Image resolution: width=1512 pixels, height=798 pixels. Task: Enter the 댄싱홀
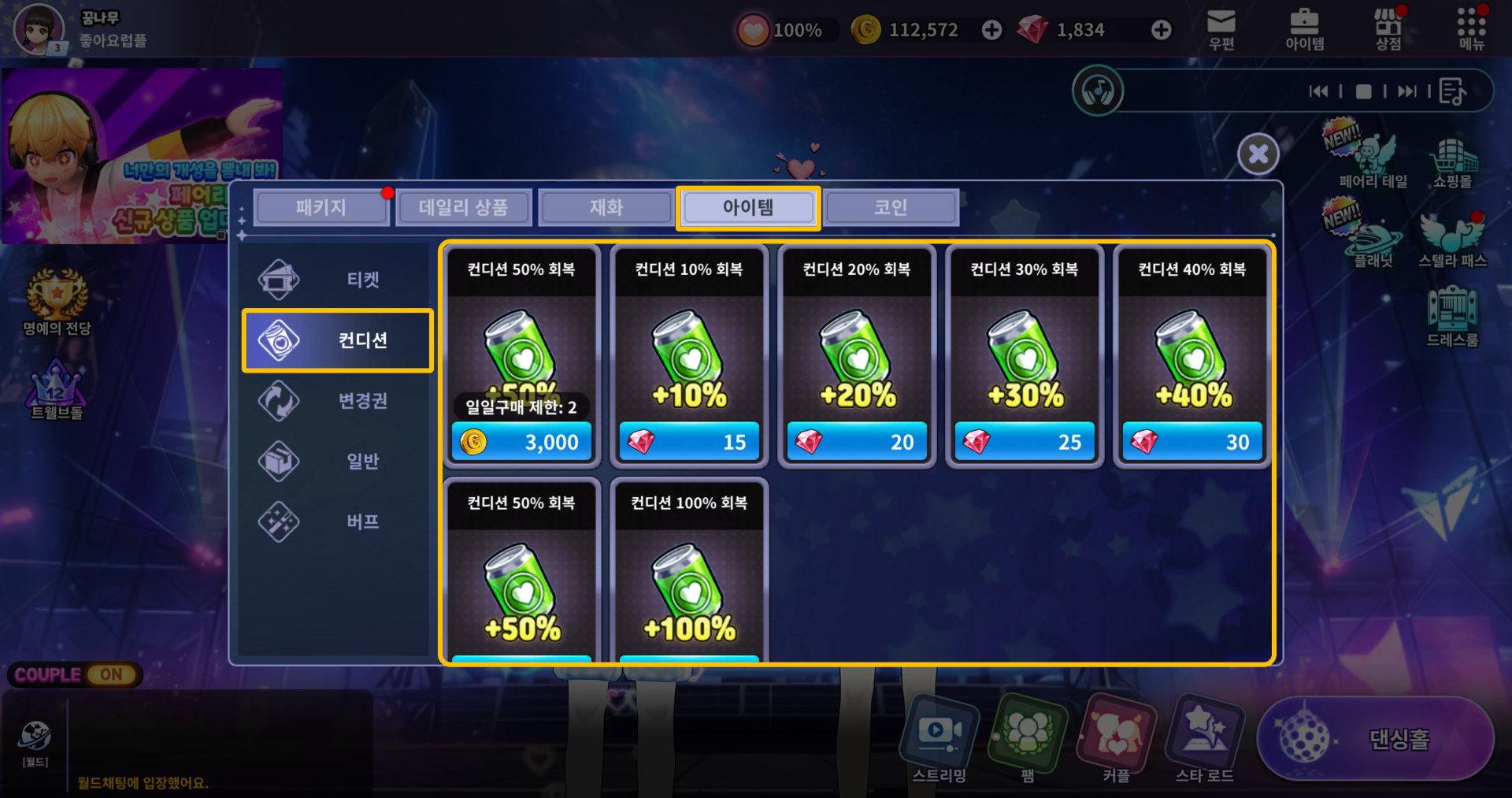[1377, 739]
